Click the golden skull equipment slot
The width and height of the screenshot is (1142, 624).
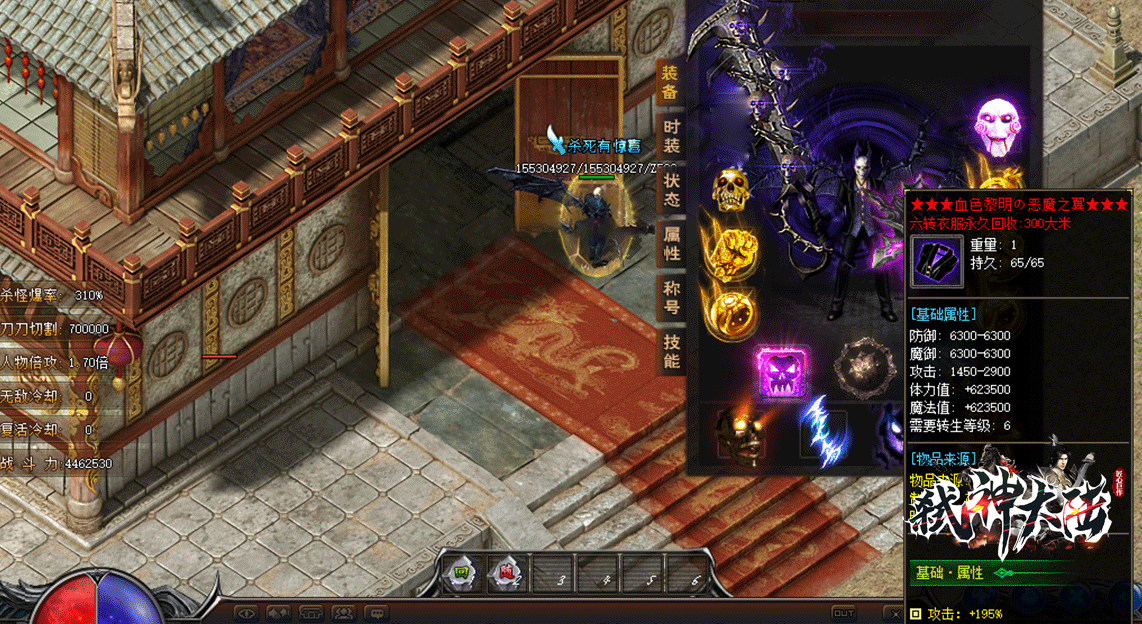pos(732,190)
